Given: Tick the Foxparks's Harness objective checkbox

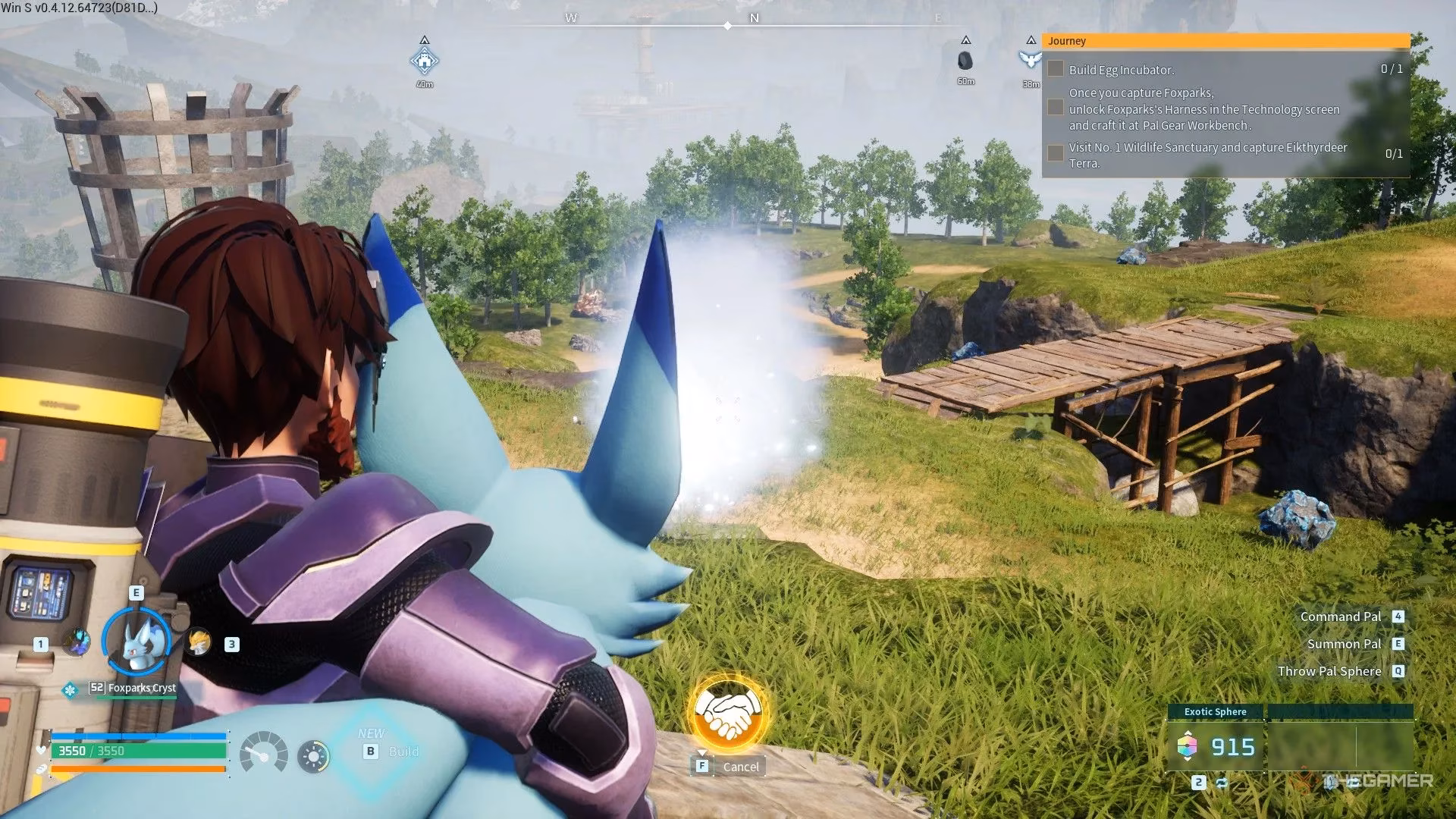Looking at the screenshot, I should click(1055, 108).
